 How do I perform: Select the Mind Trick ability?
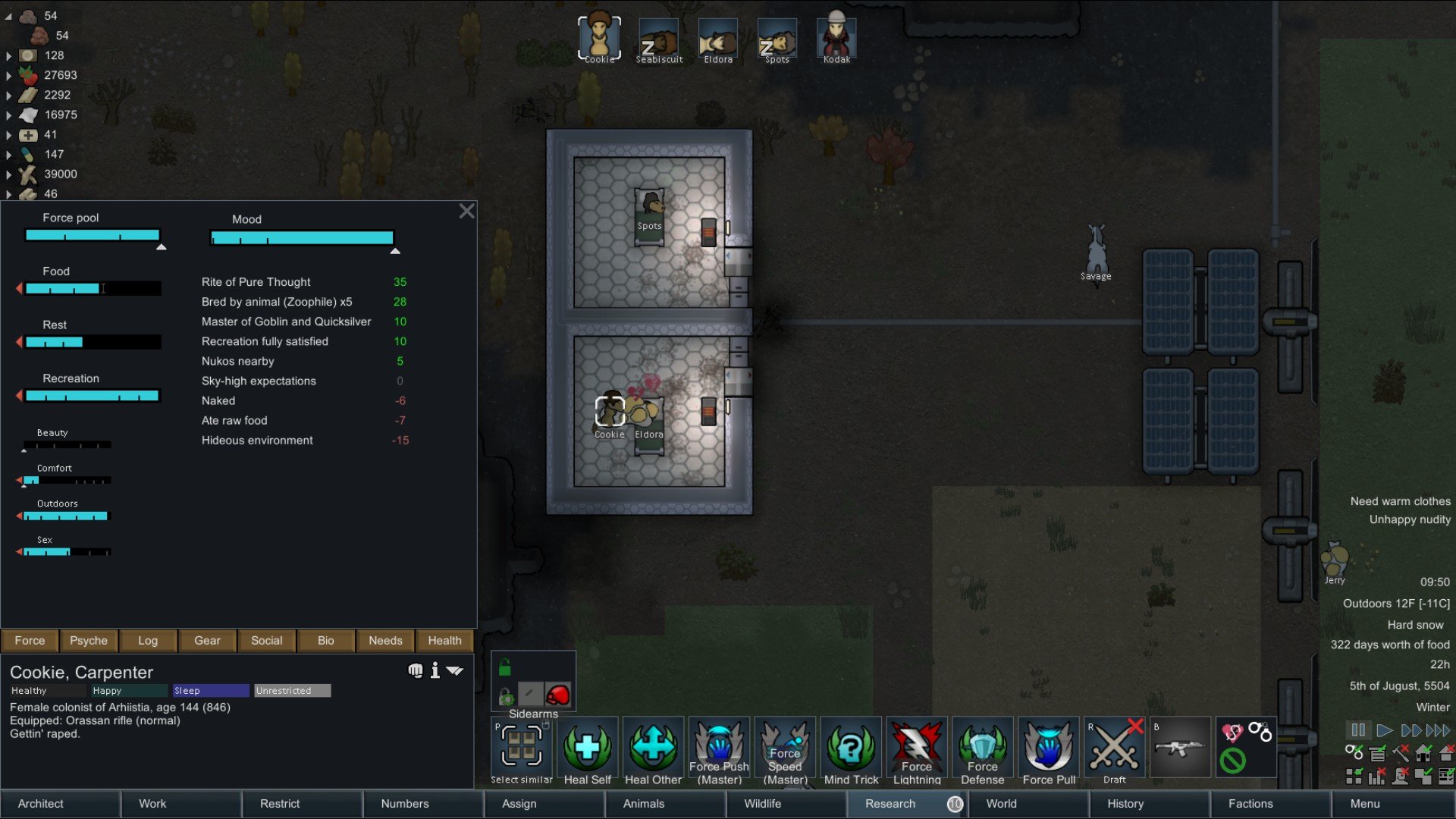(x=851, y=751)
